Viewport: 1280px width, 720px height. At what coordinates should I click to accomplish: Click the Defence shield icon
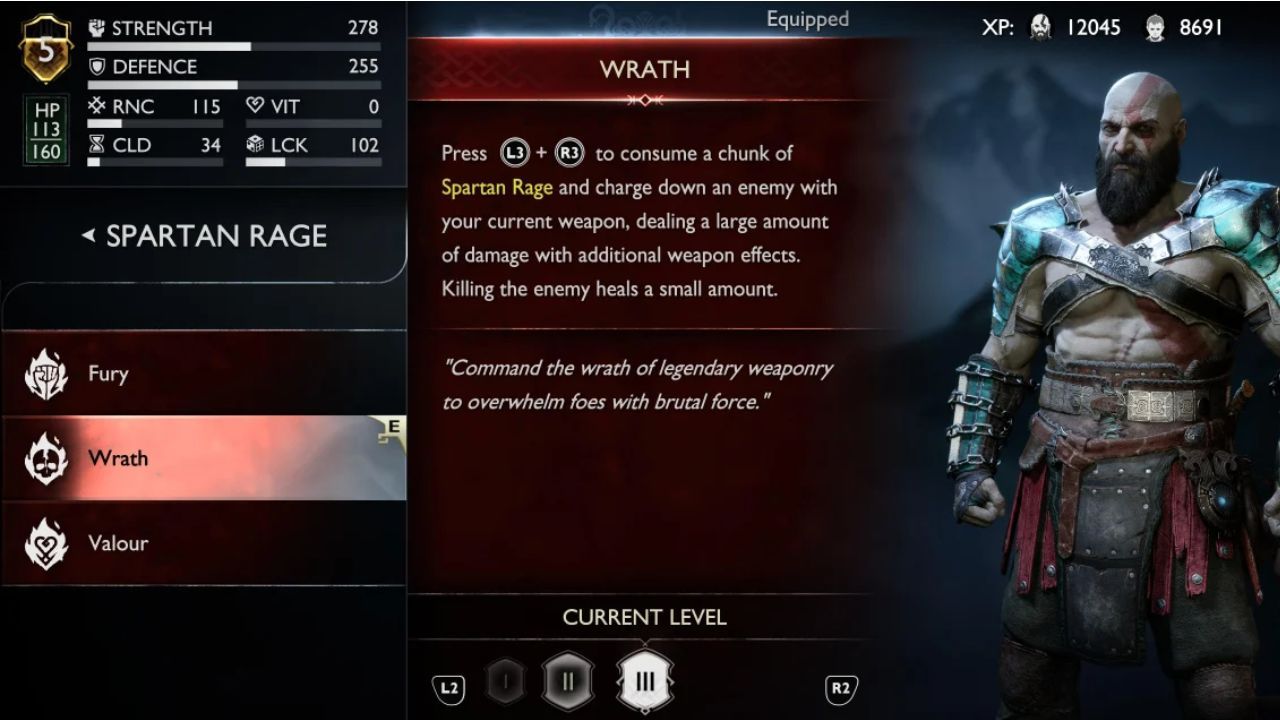coord(96,67)
